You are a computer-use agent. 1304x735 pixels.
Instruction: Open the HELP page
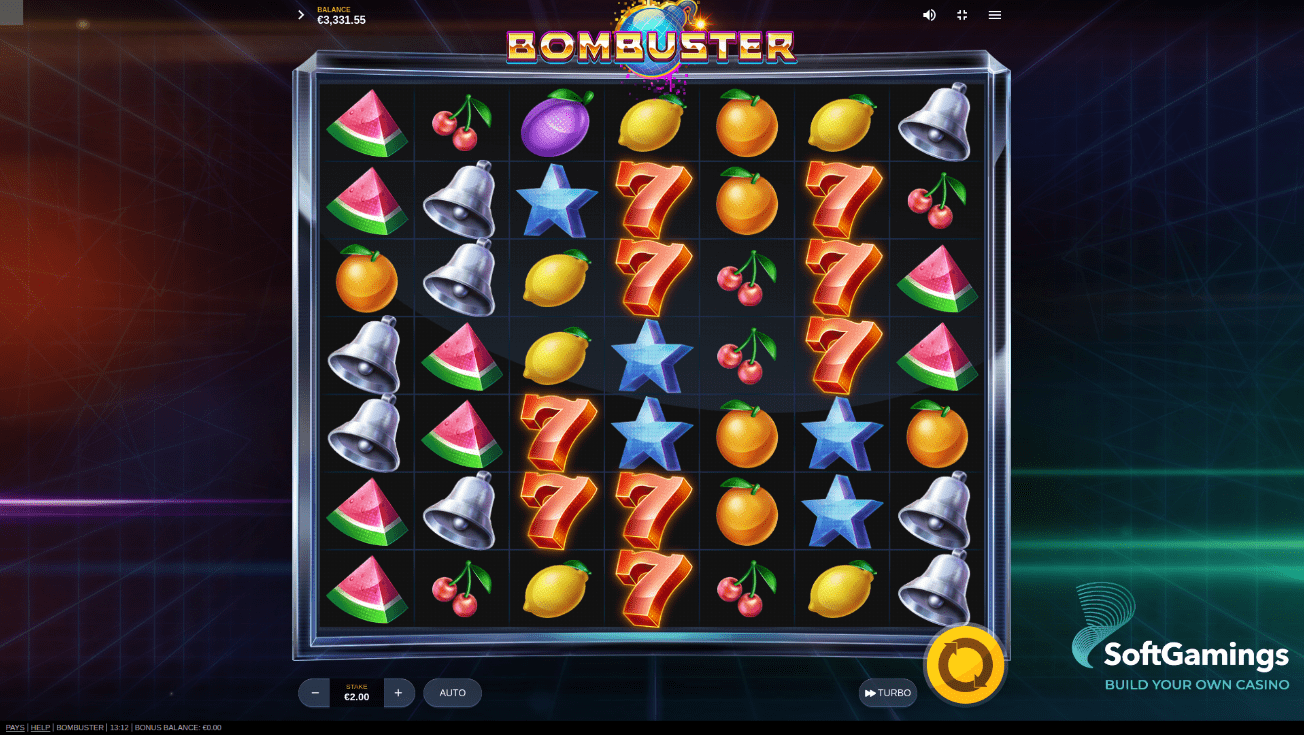pyautogui.click(x=41, y=727)
